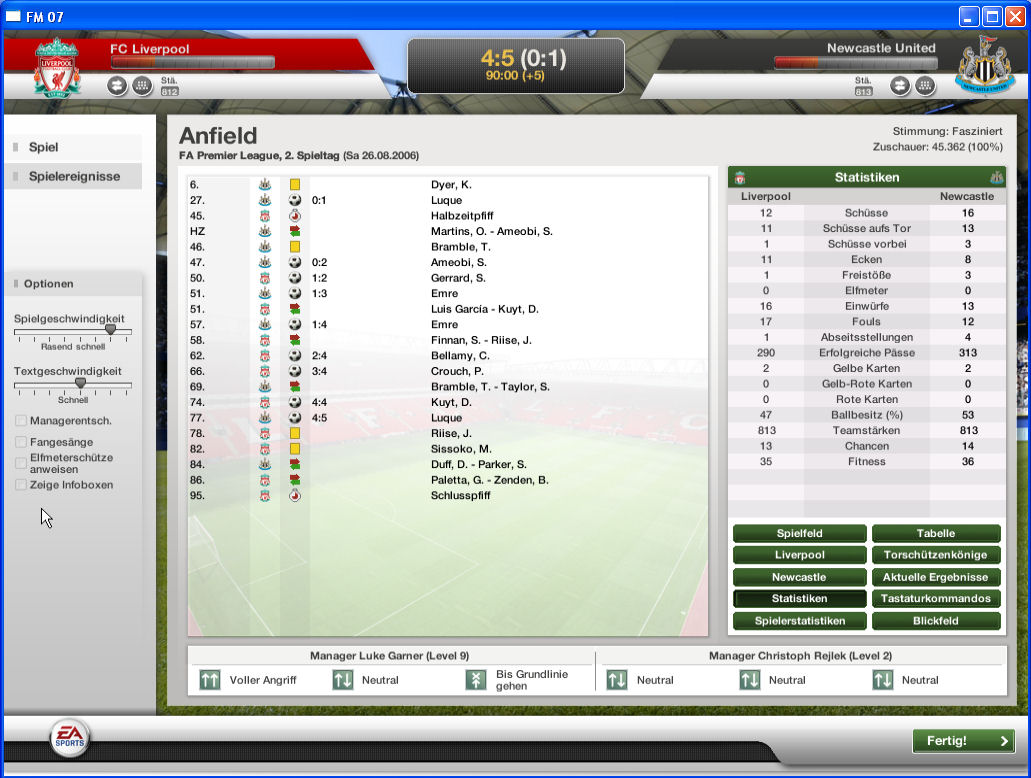1031x778 pixels.
Task: Switch to the Blickfeld view
Action: (935, 621)
